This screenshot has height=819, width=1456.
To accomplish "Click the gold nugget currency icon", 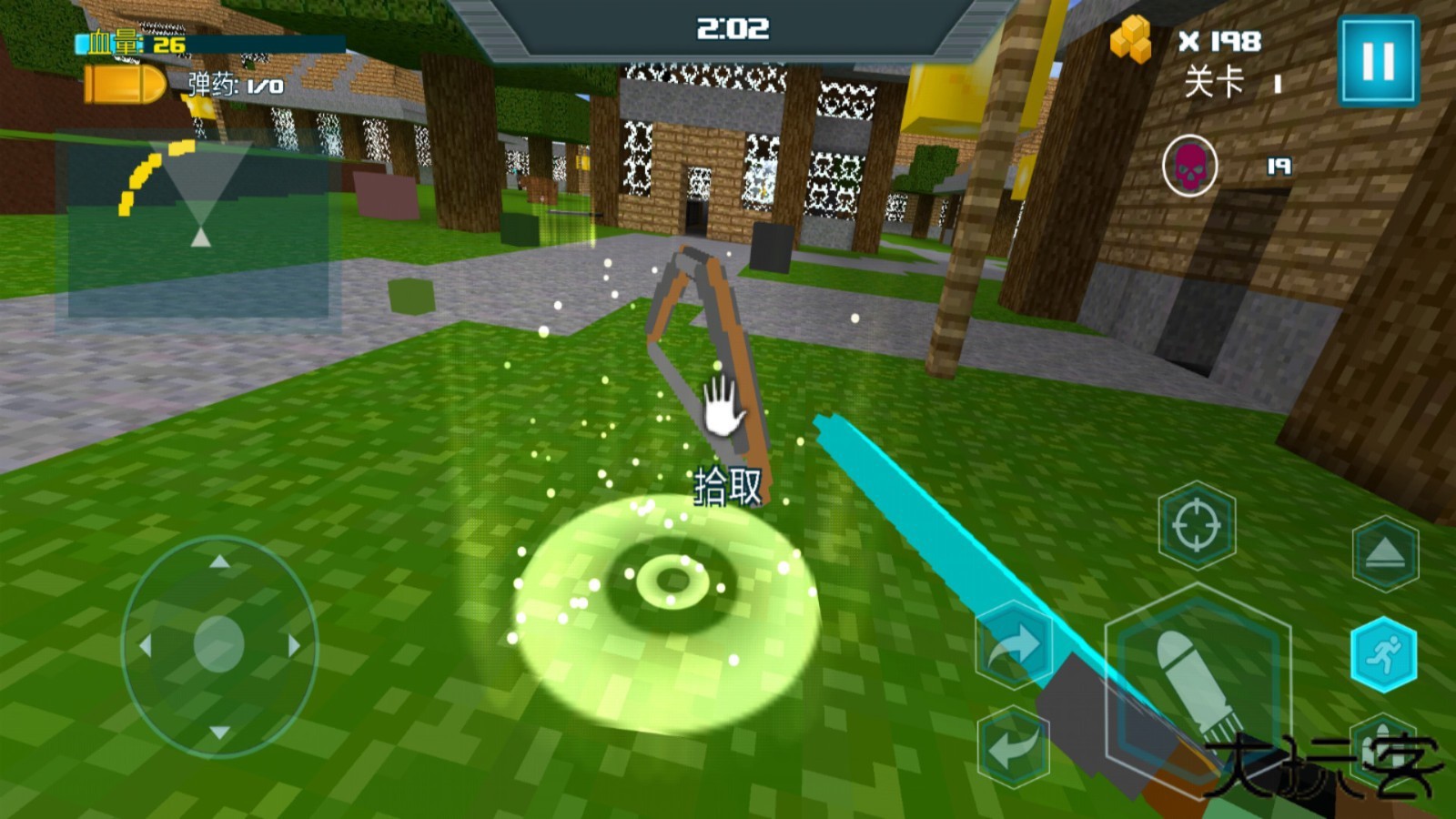I will tap(1131, 38).
